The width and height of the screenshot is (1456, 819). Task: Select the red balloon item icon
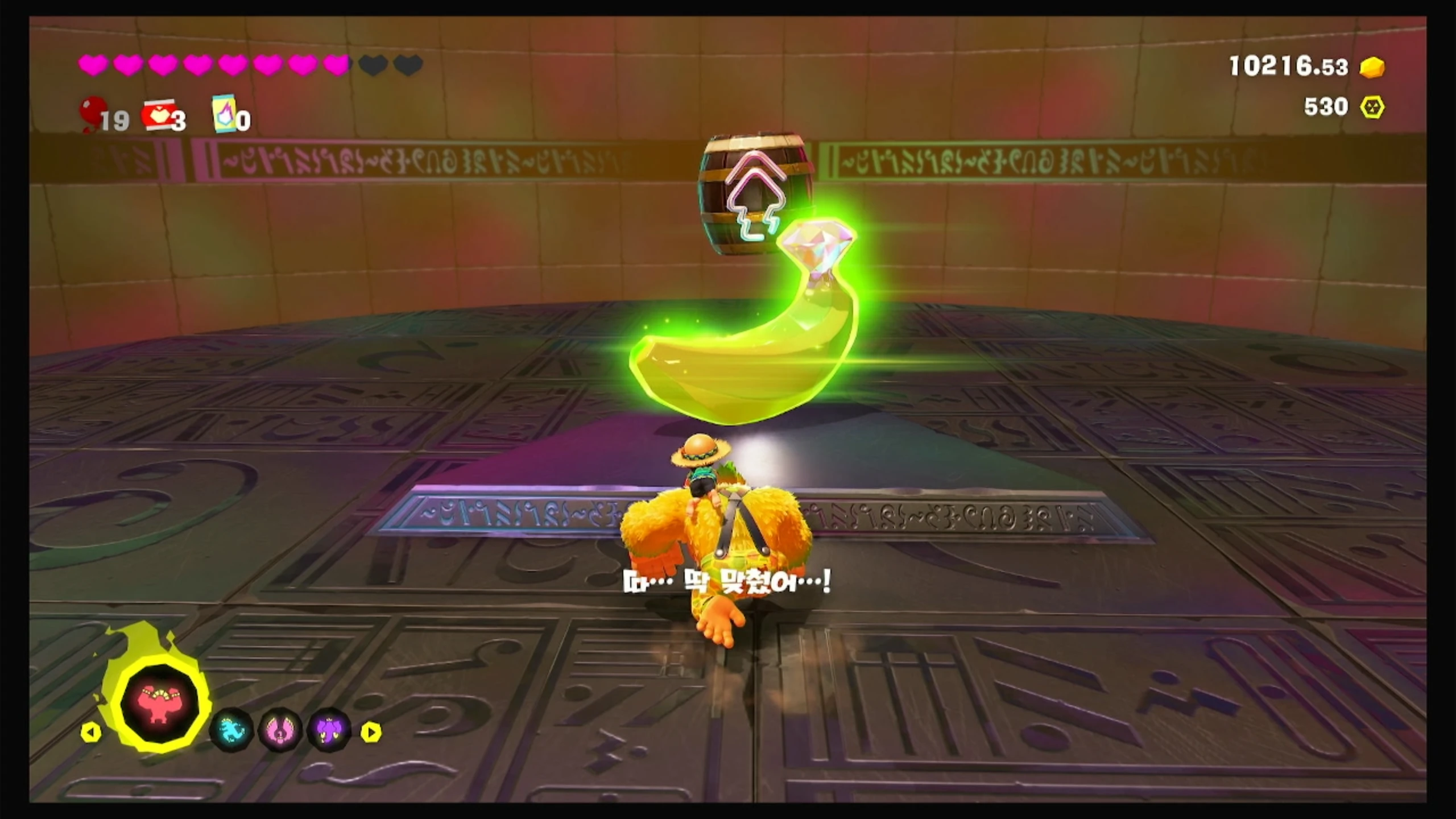point(92,113)
